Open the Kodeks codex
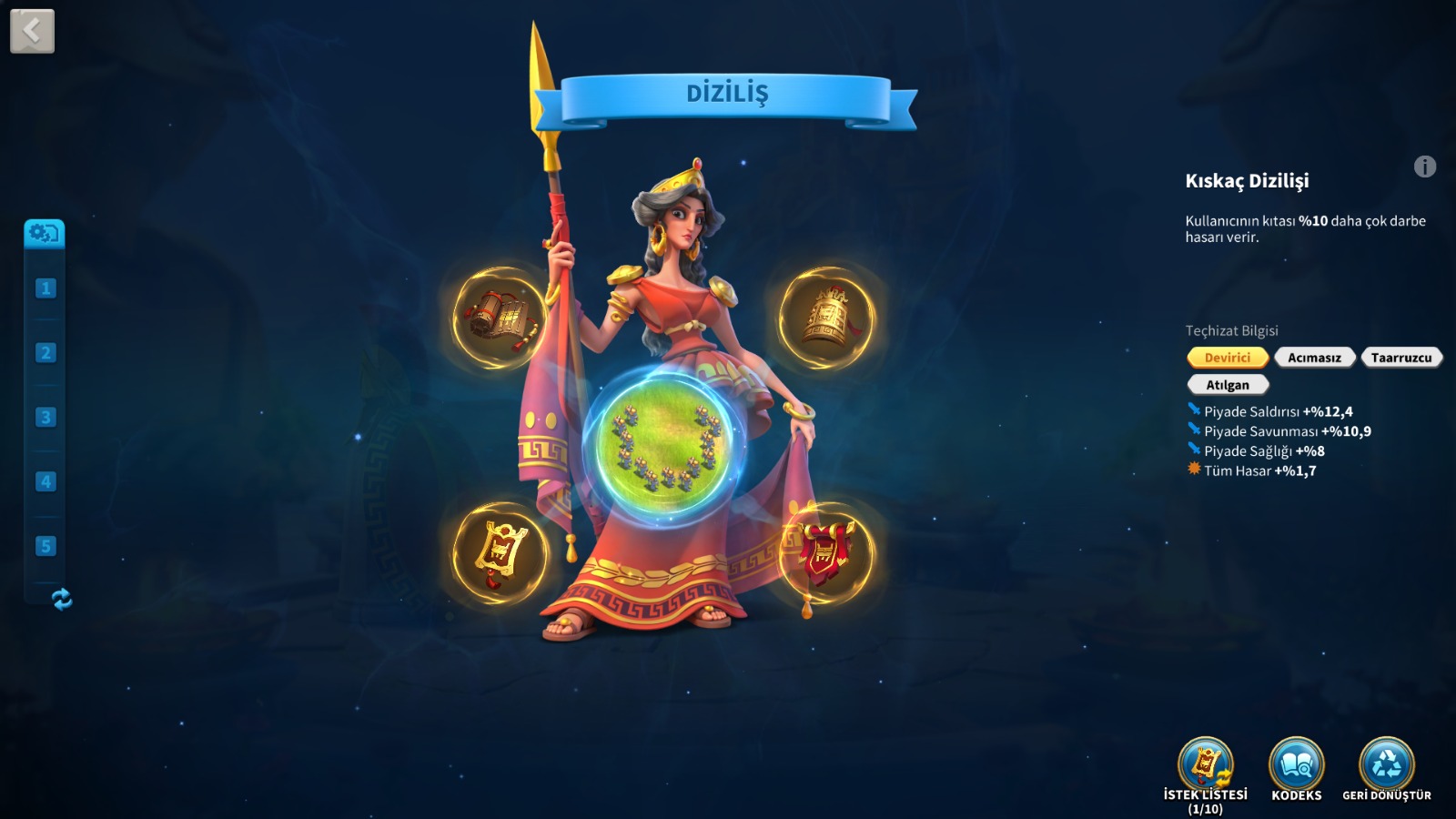Screen dimensions: 1456x819 [x=1296, y=764]
